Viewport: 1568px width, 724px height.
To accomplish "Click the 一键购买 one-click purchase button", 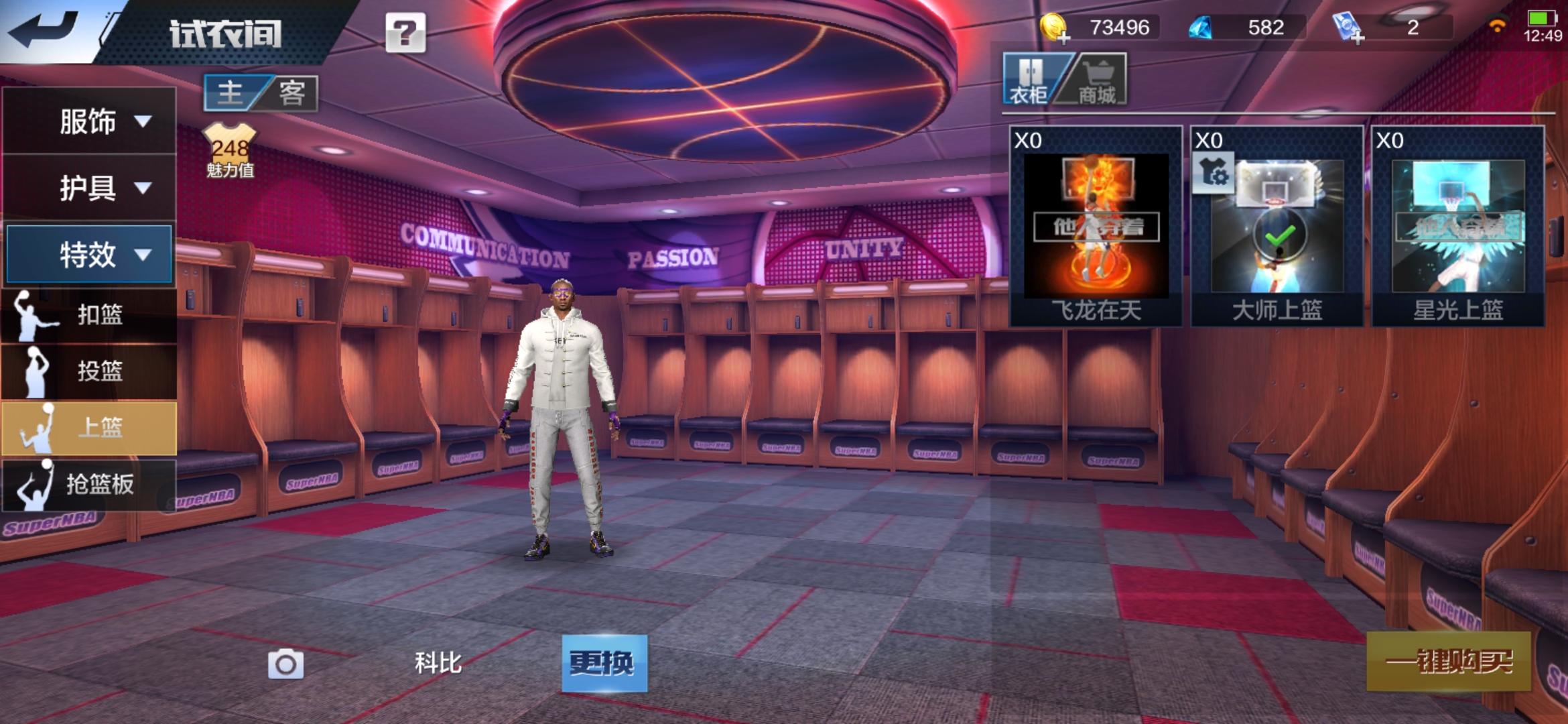I will click(1449, 662).
